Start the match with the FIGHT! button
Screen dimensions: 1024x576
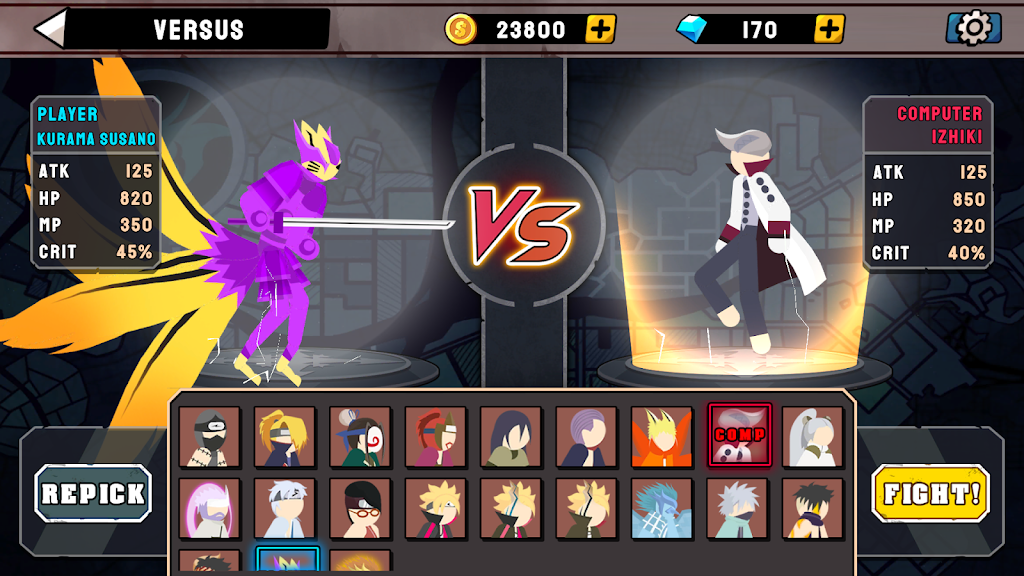pos(930,493)
